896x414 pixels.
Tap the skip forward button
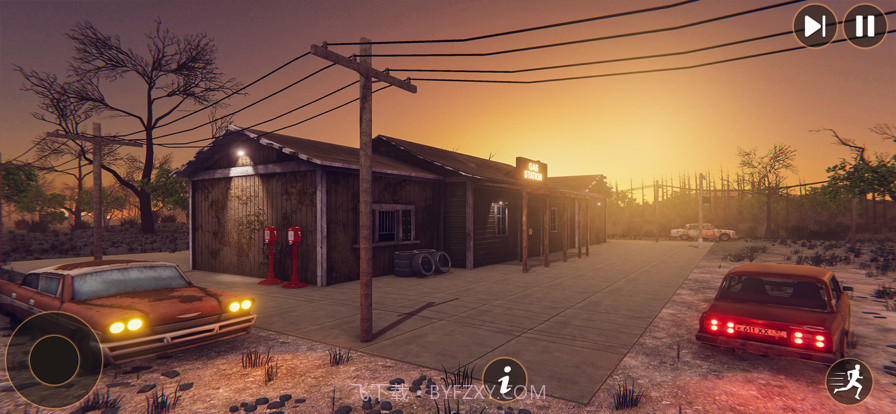tap(815, 26)
